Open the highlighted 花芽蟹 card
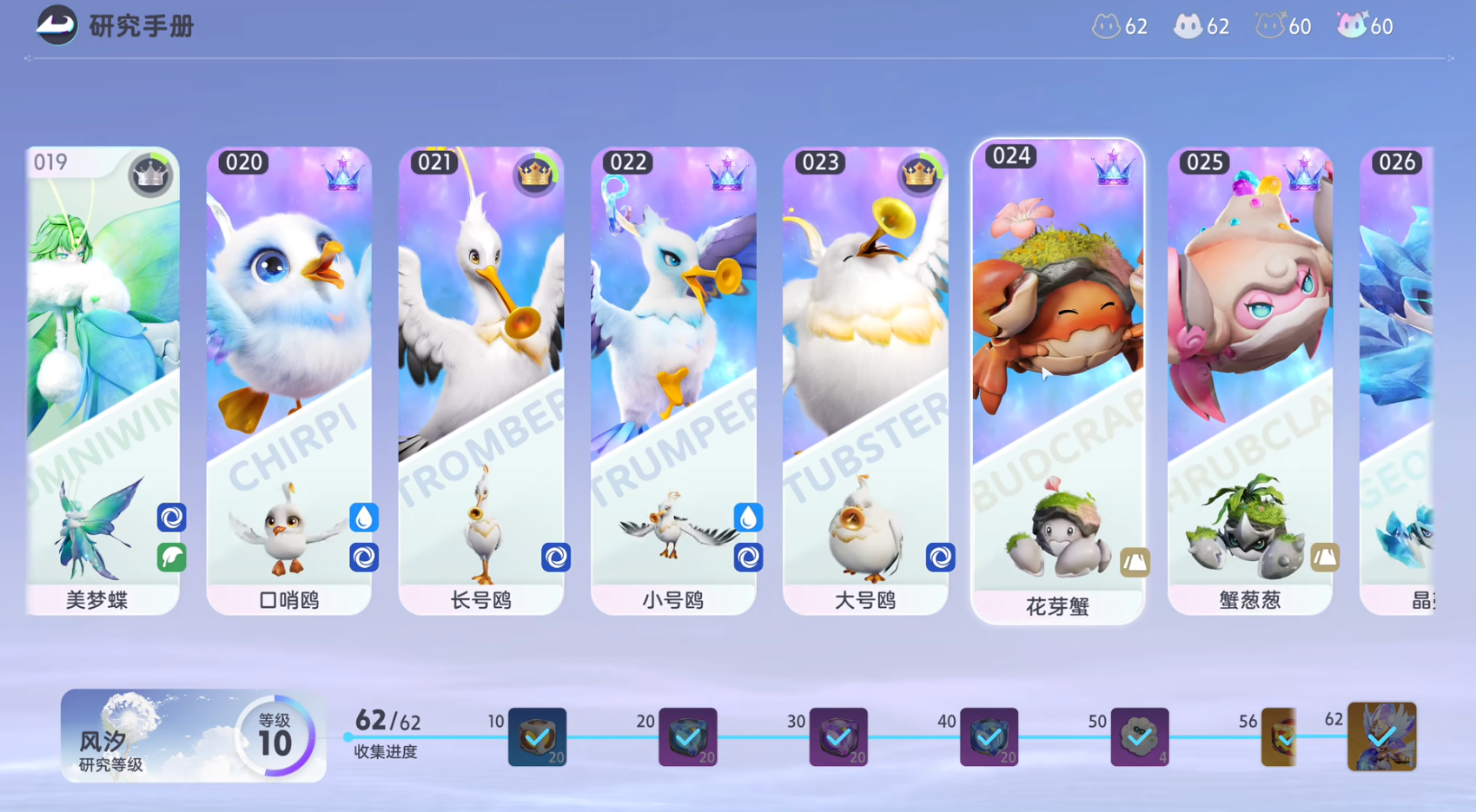1476x812 pixels. (1057, 380)
